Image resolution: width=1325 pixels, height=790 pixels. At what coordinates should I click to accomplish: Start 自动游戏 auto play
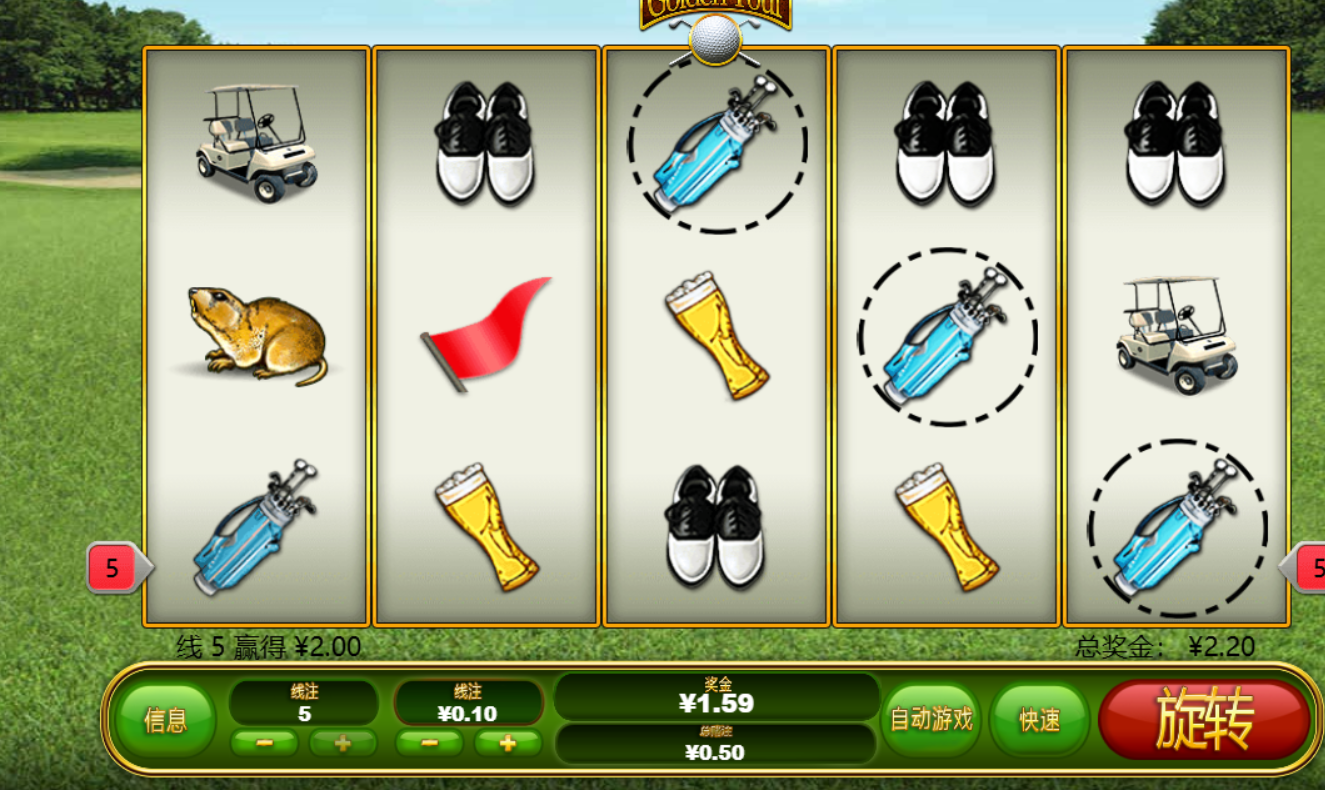click(x=932, y=719)
